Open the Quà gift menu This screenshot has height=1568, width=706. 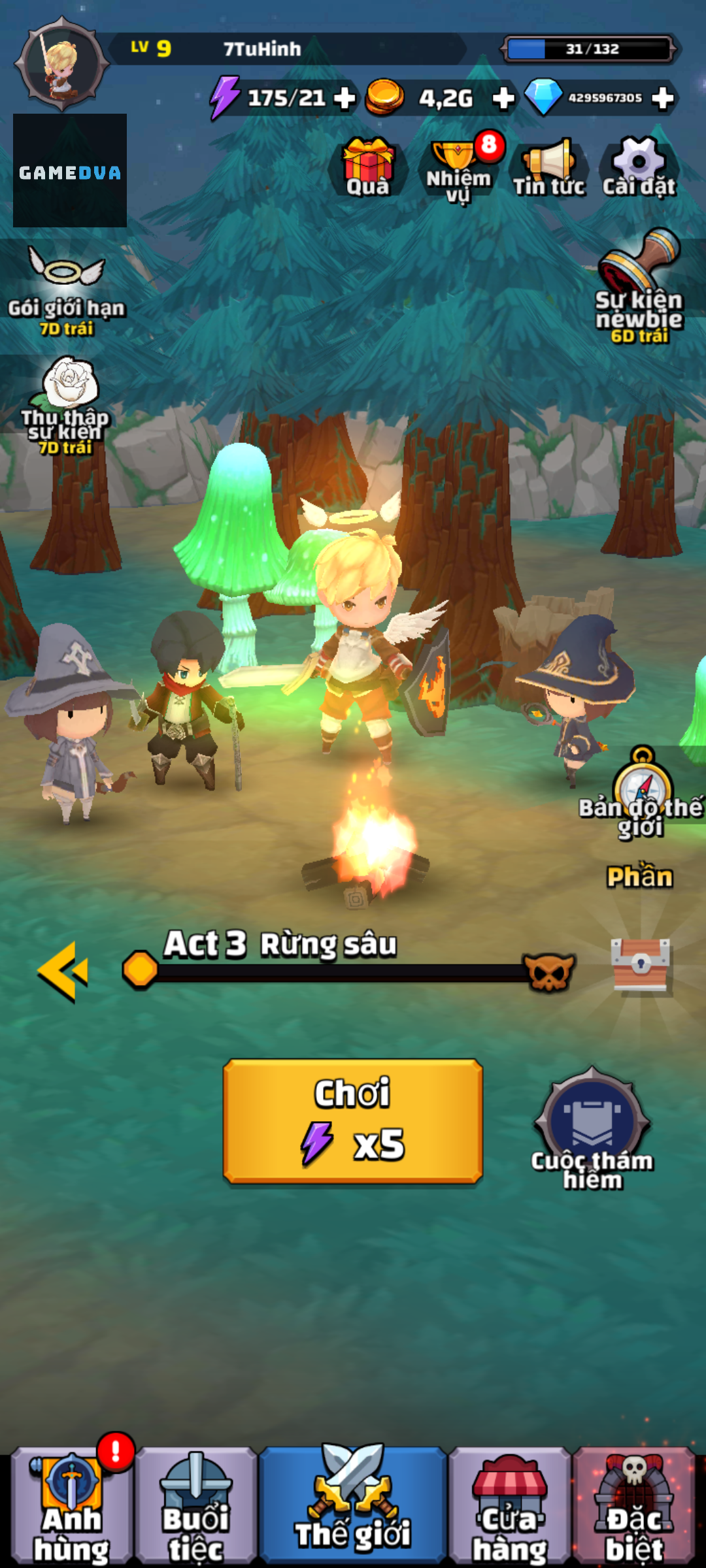point(369,167)
